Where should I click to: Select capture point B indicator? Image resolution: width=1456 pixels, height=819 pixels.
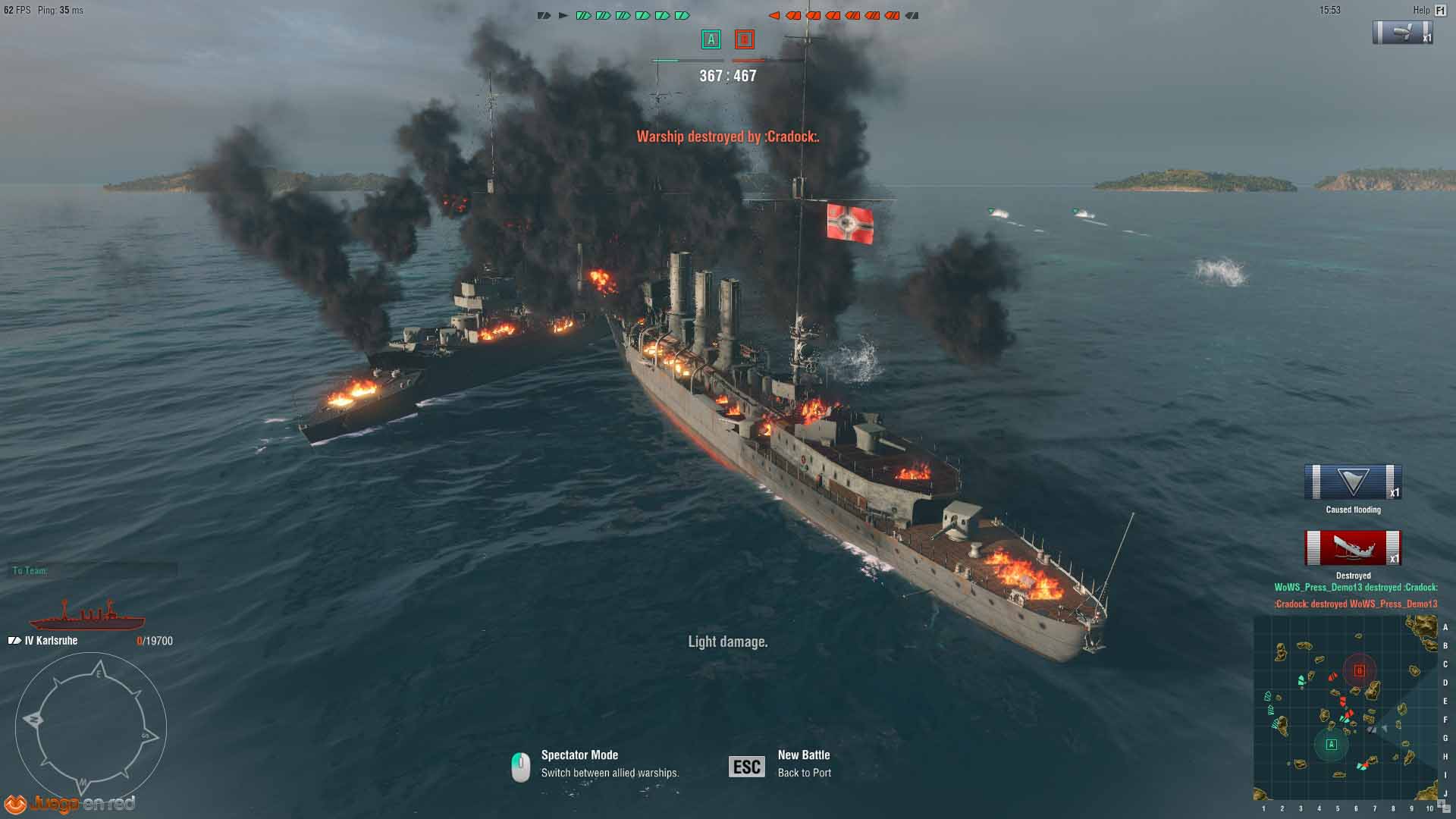click(x=744, y=39)
